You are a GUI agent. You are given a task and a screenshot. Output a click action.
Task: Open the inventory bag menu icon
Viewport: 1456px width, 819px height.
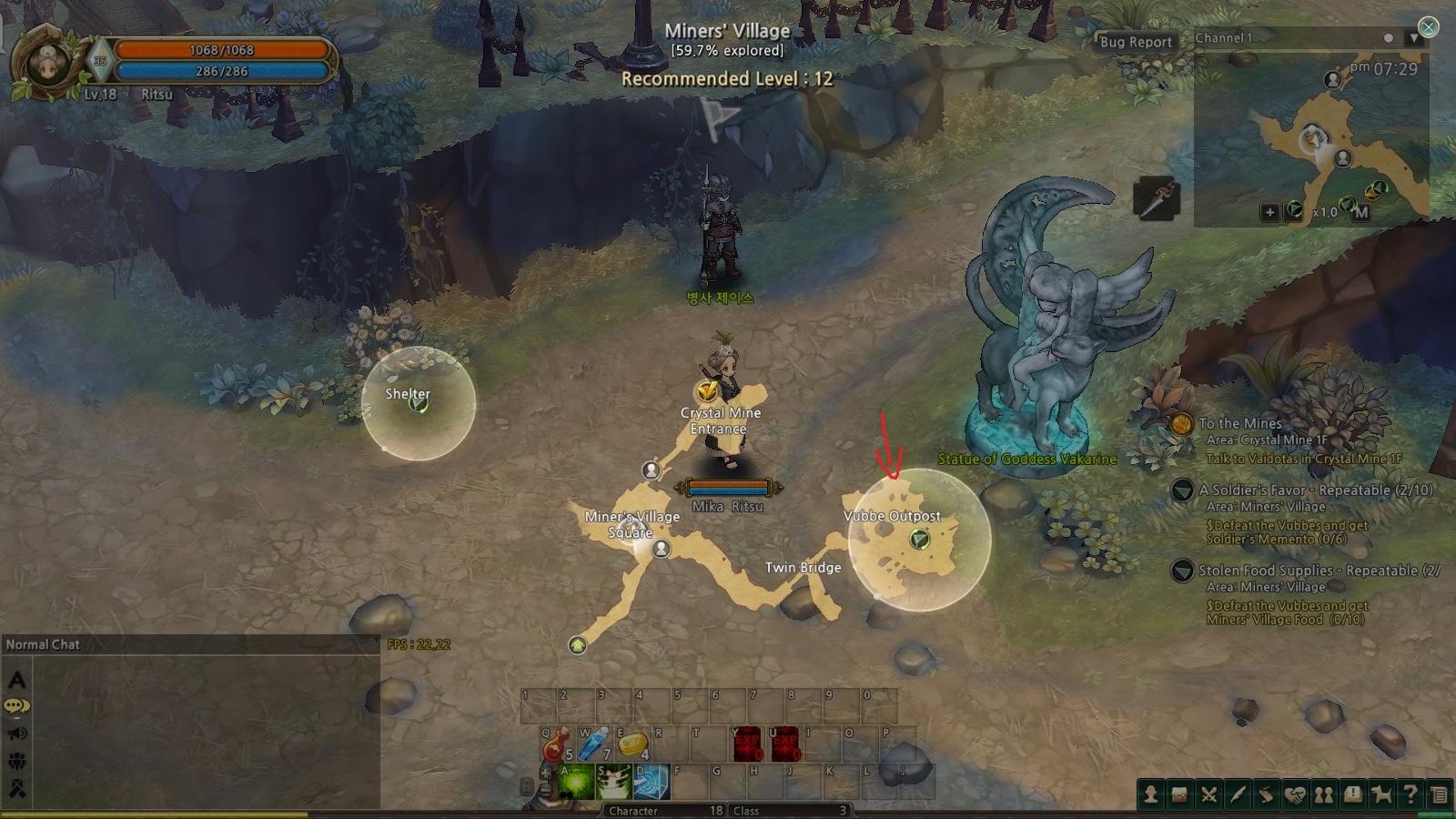tap(1179, 794)
